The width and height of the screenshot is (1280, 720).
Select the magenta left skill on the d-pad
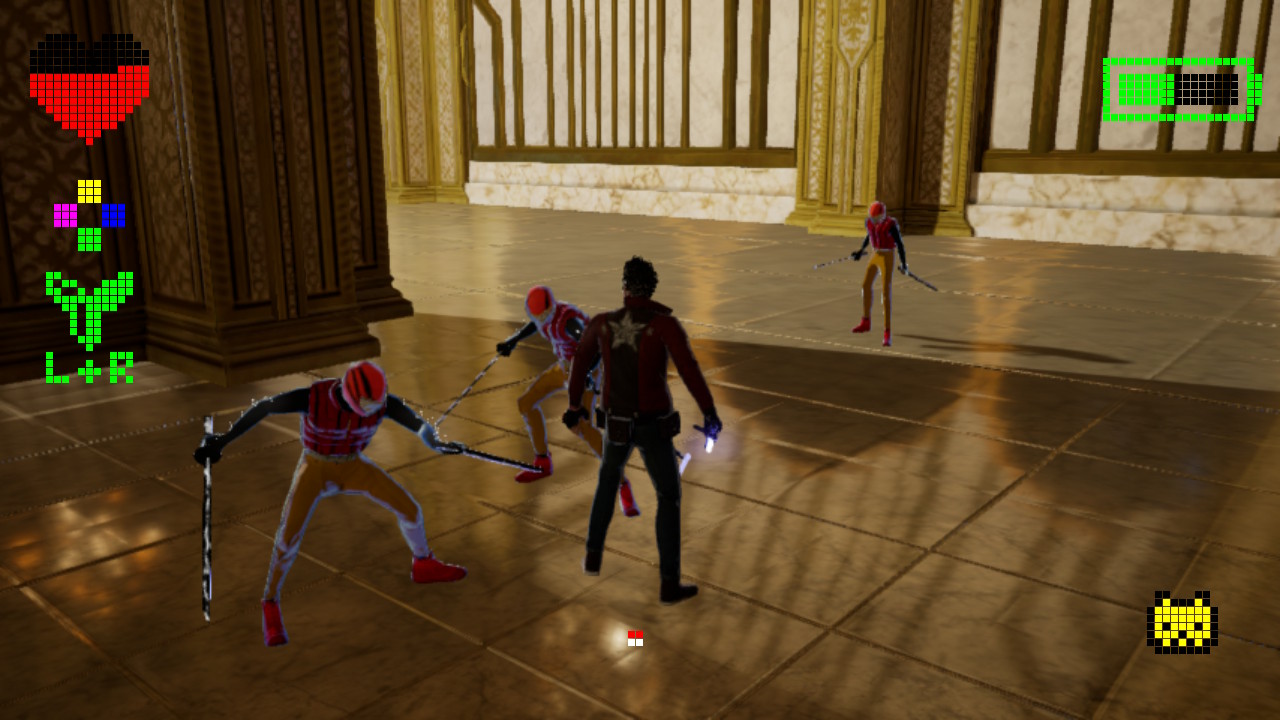point(65,215)
